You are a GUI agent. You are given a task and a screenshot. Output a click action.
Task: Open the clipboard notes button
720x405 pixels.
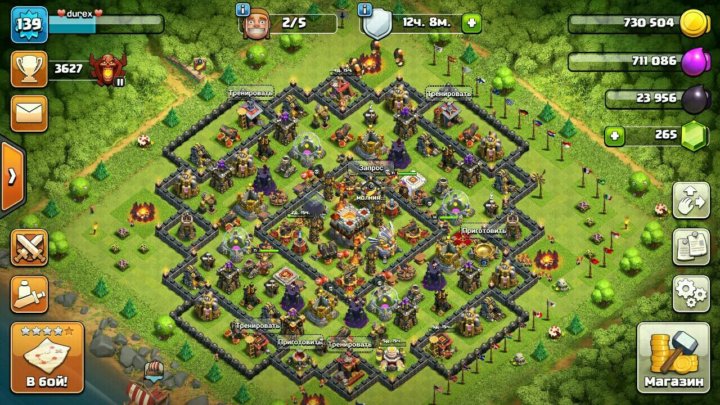coord(690,246)
